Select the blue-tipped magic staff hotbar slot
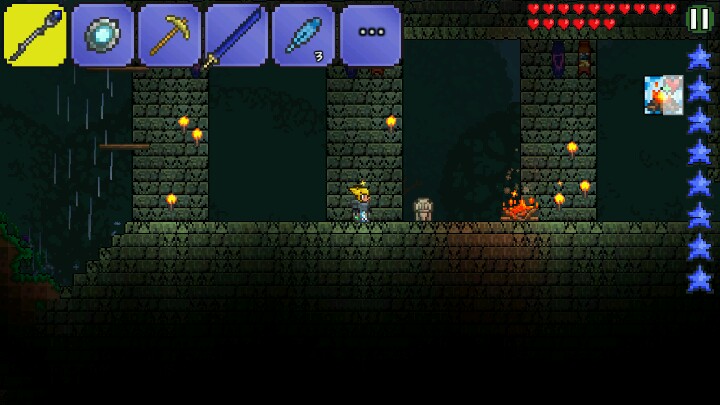Image resolution: width=720 pixels, height=405 pixels. tap(35, 35)
